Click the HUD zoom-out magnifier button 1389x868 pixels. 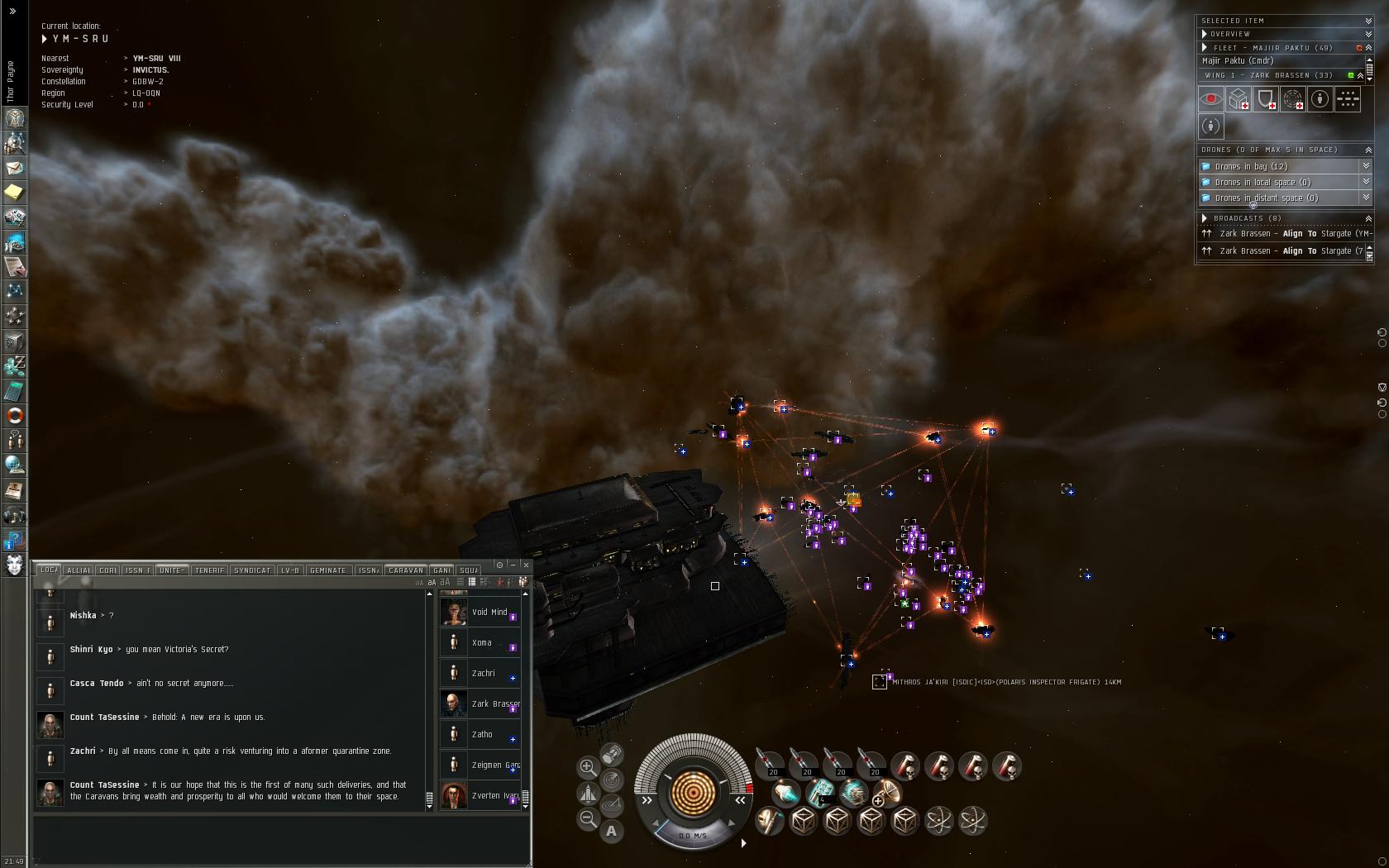[x=587, y=819]
